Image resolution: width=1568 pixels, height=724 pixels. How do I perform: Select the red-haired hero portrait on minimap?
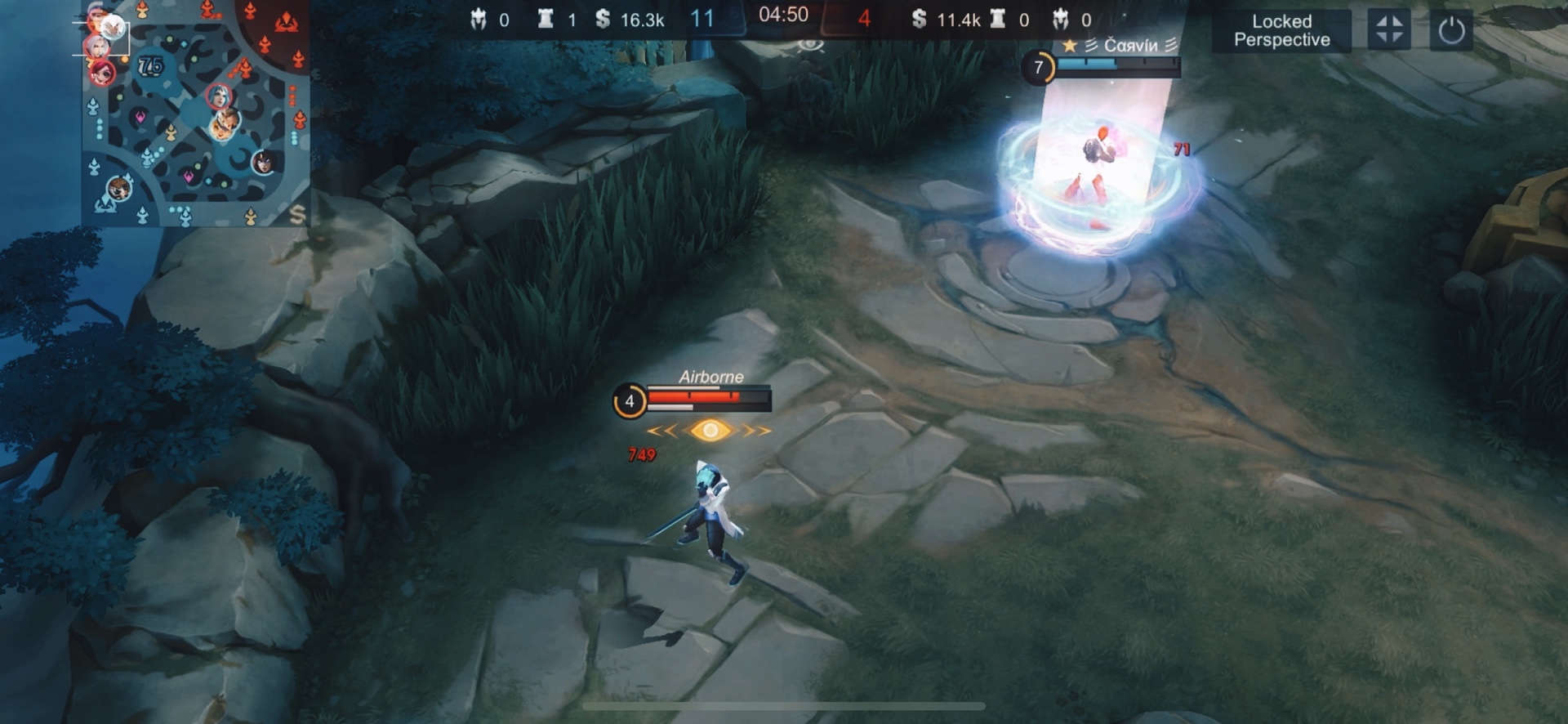coord(102,74)
